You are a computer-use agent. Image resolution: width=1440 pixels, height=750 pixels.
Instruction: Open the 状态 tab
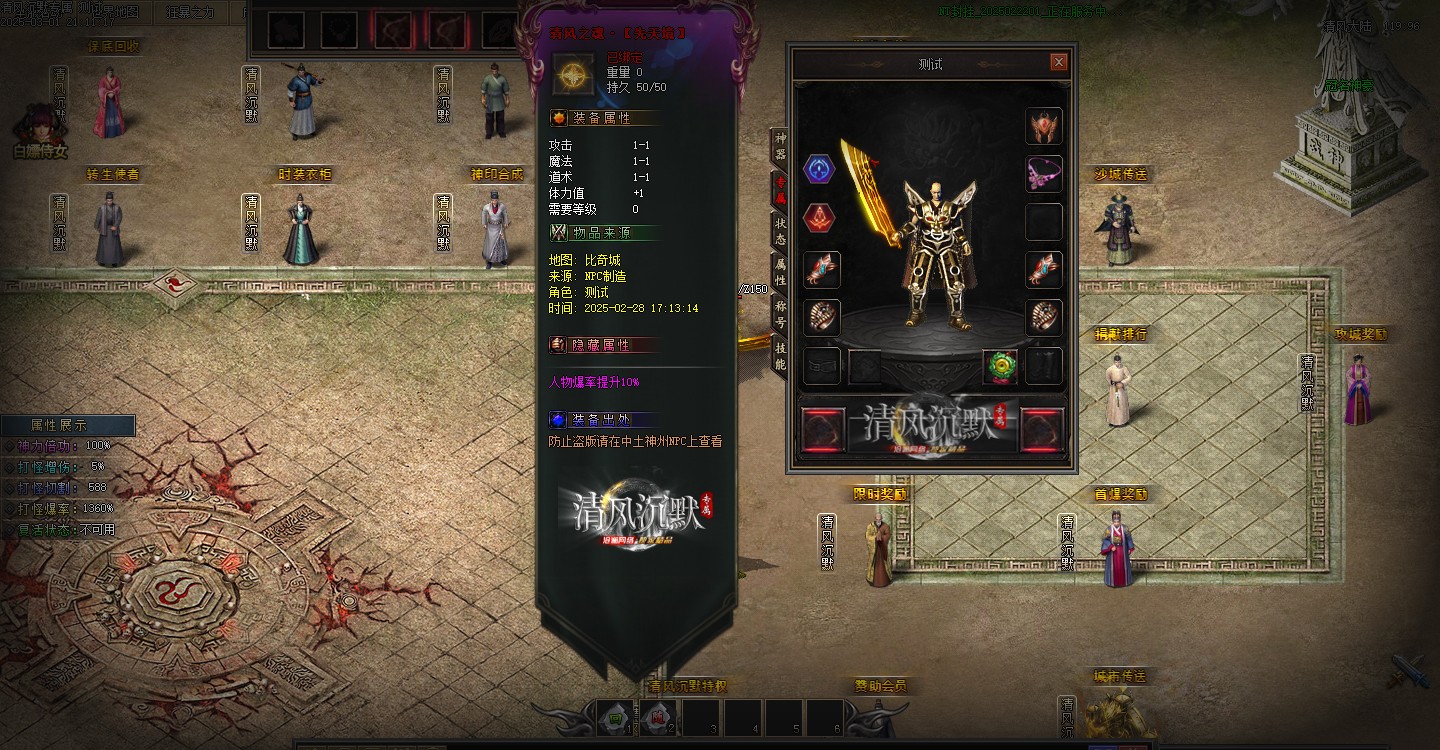pyautogui.click(x=780, y=230)
